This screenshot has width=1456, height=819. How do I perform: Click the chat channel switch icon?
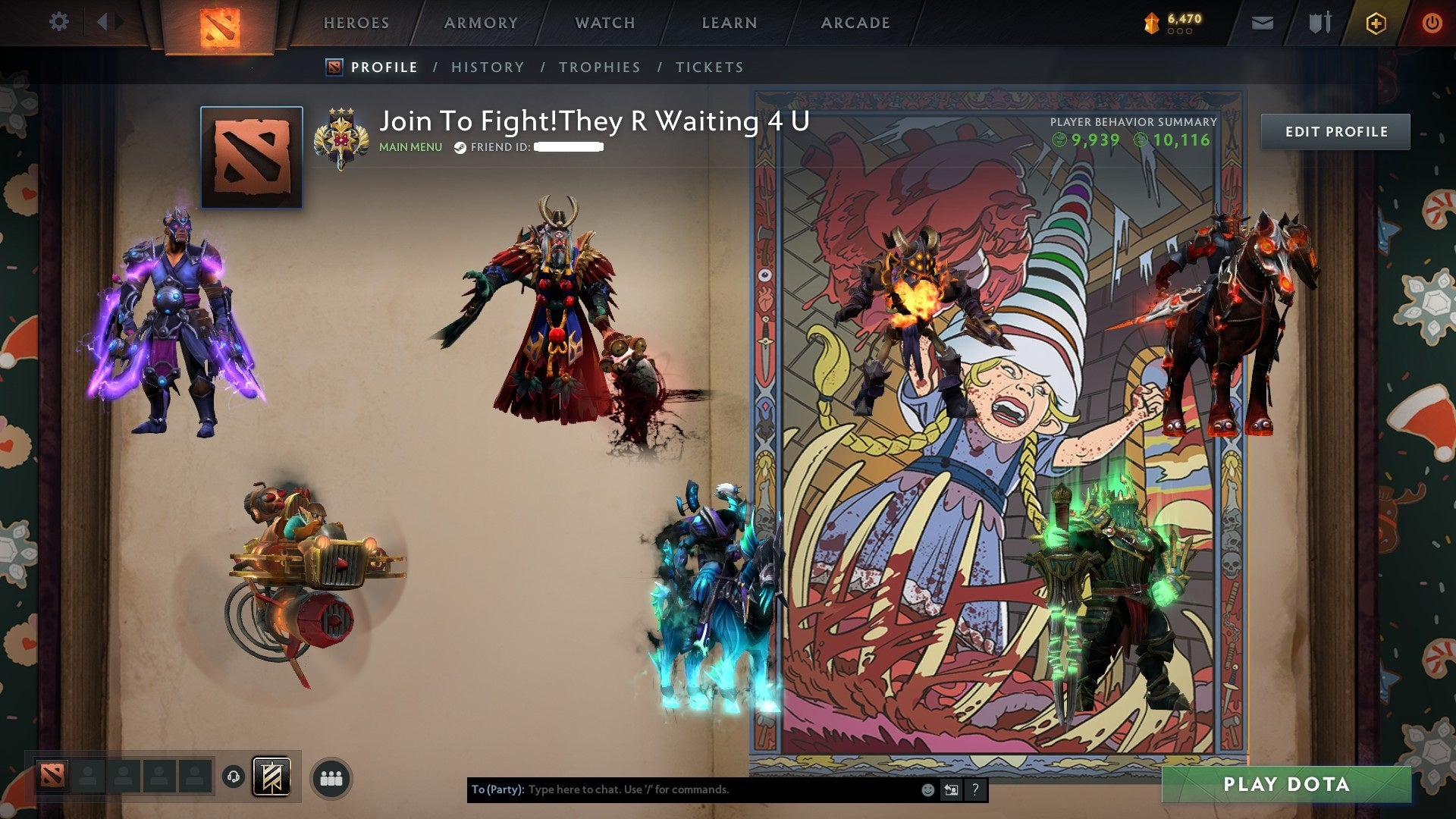coord(951,789)
